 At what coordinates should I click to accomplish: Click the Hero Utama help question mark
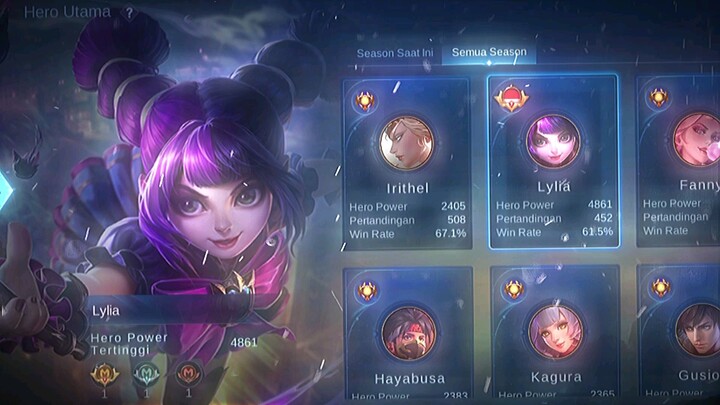(x=129, y=13)
